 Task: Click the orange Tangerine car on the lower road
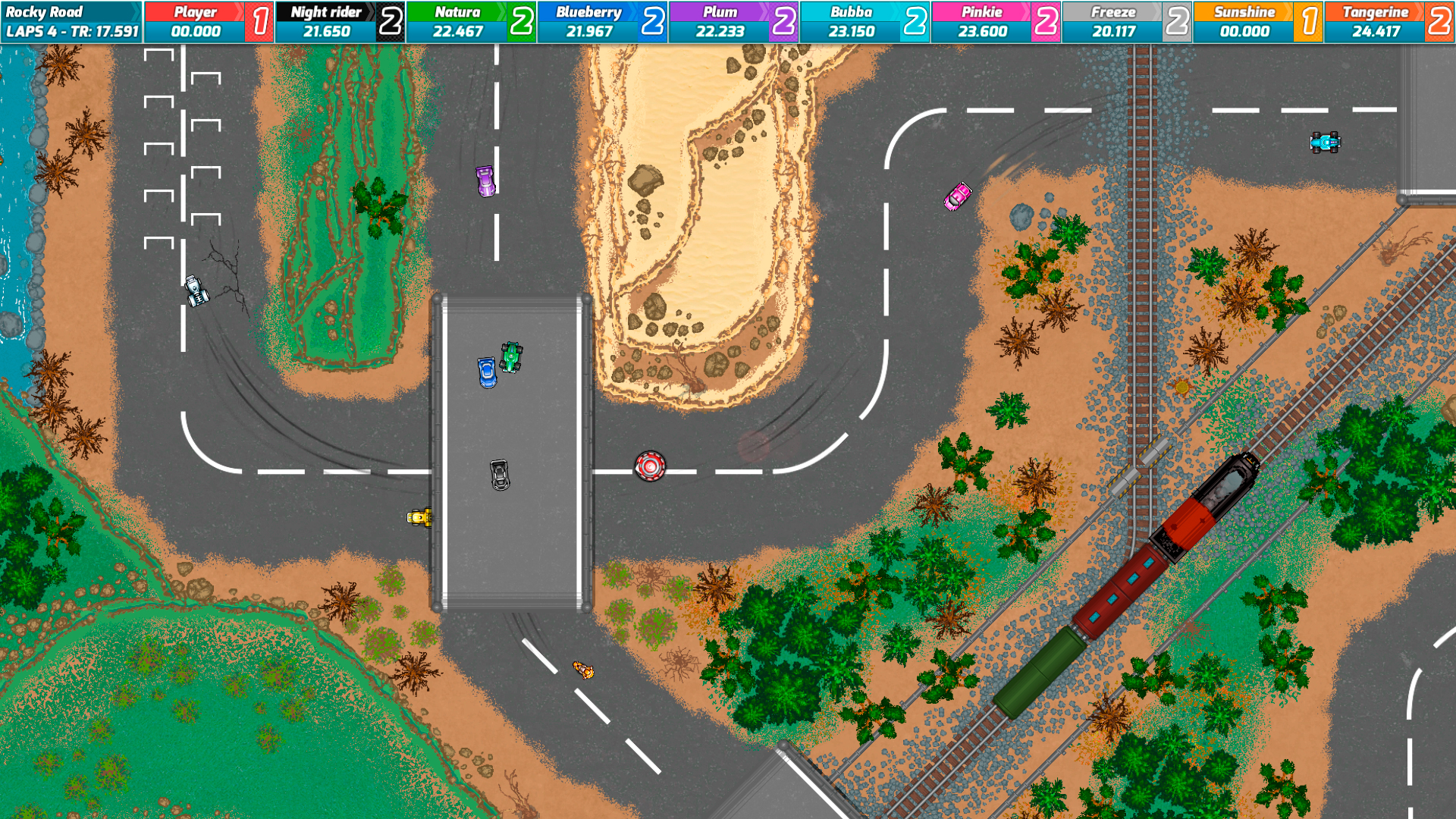point(582,670)
